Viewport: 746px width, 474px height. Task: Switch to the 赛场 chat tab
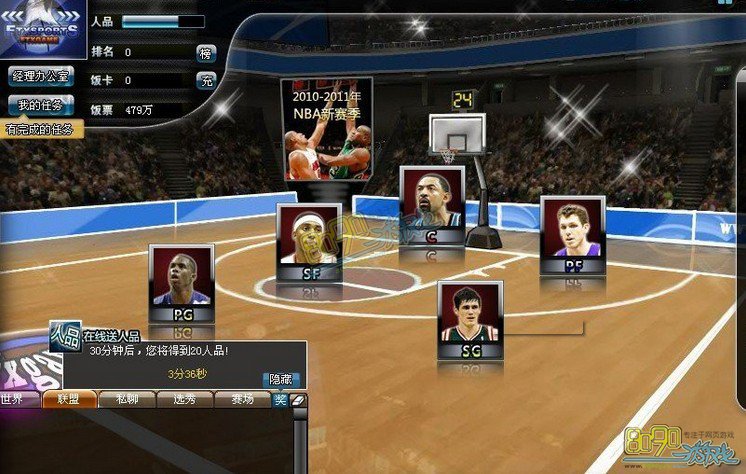[242, 399]
